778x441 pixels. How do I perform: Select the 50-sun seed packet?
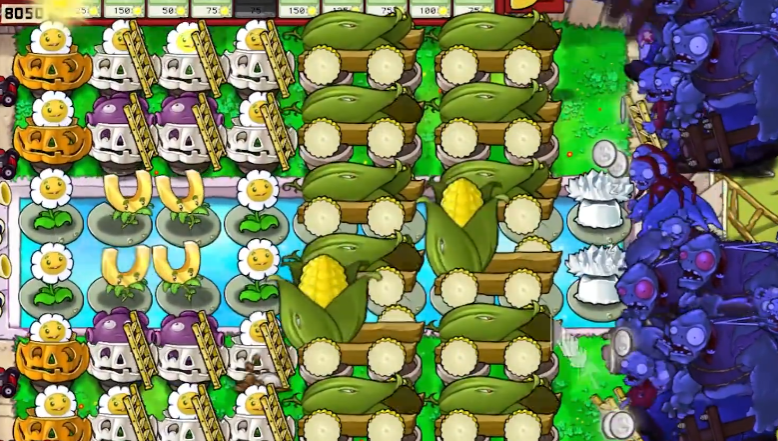click(x=169, y=8)
